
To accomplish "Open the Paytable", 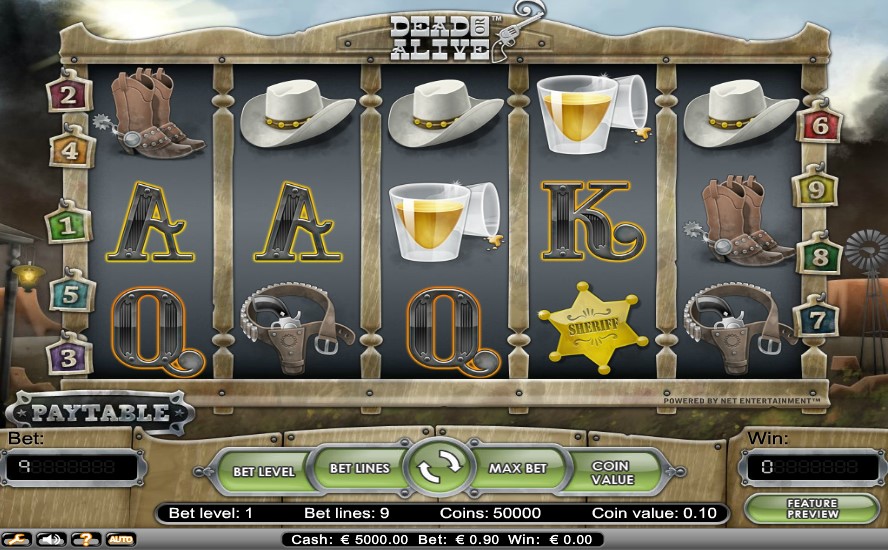I will [100, 411].
